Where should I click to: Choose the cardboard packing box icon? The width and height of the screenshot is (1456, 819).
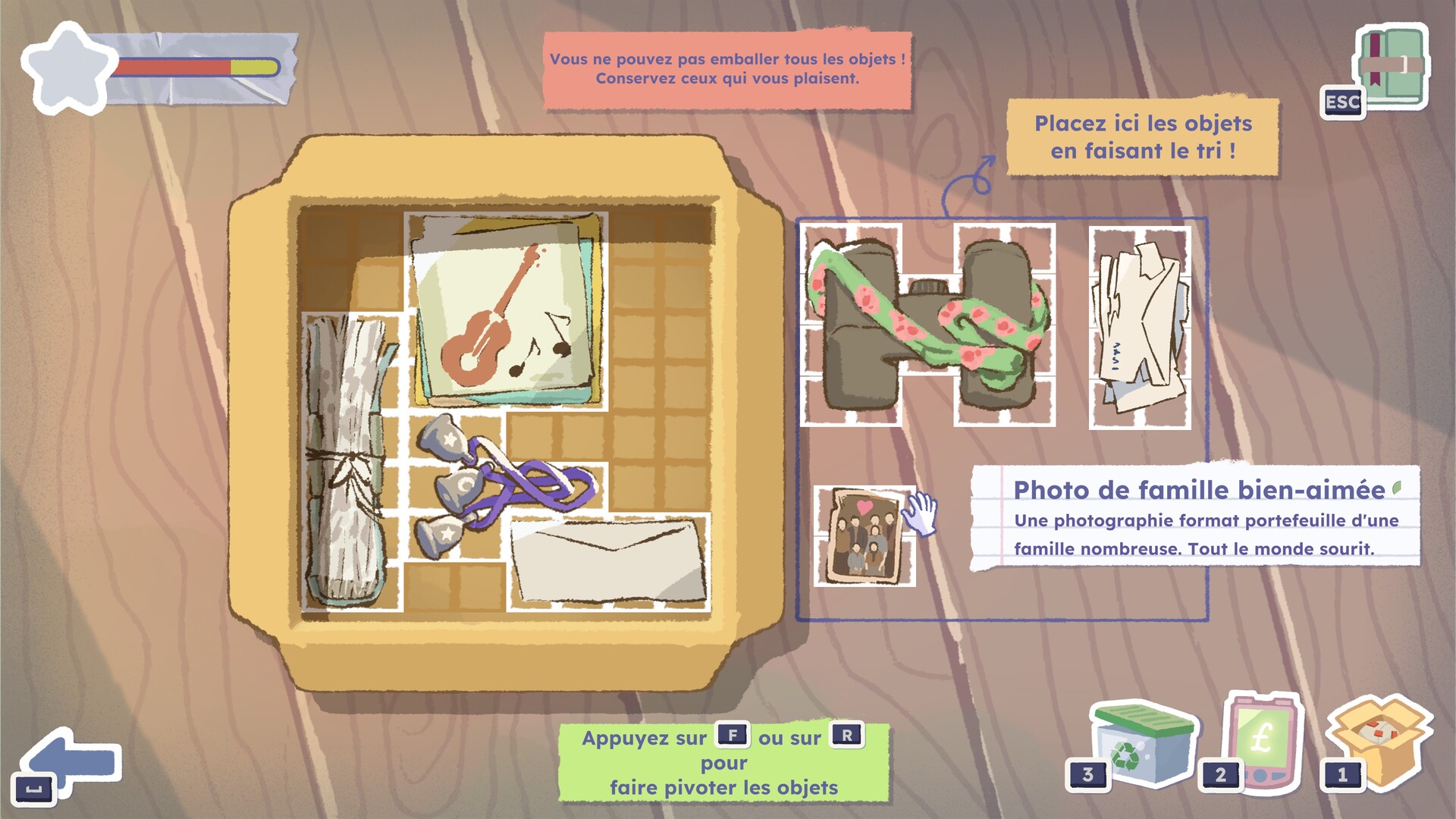tap(1379, 739)
